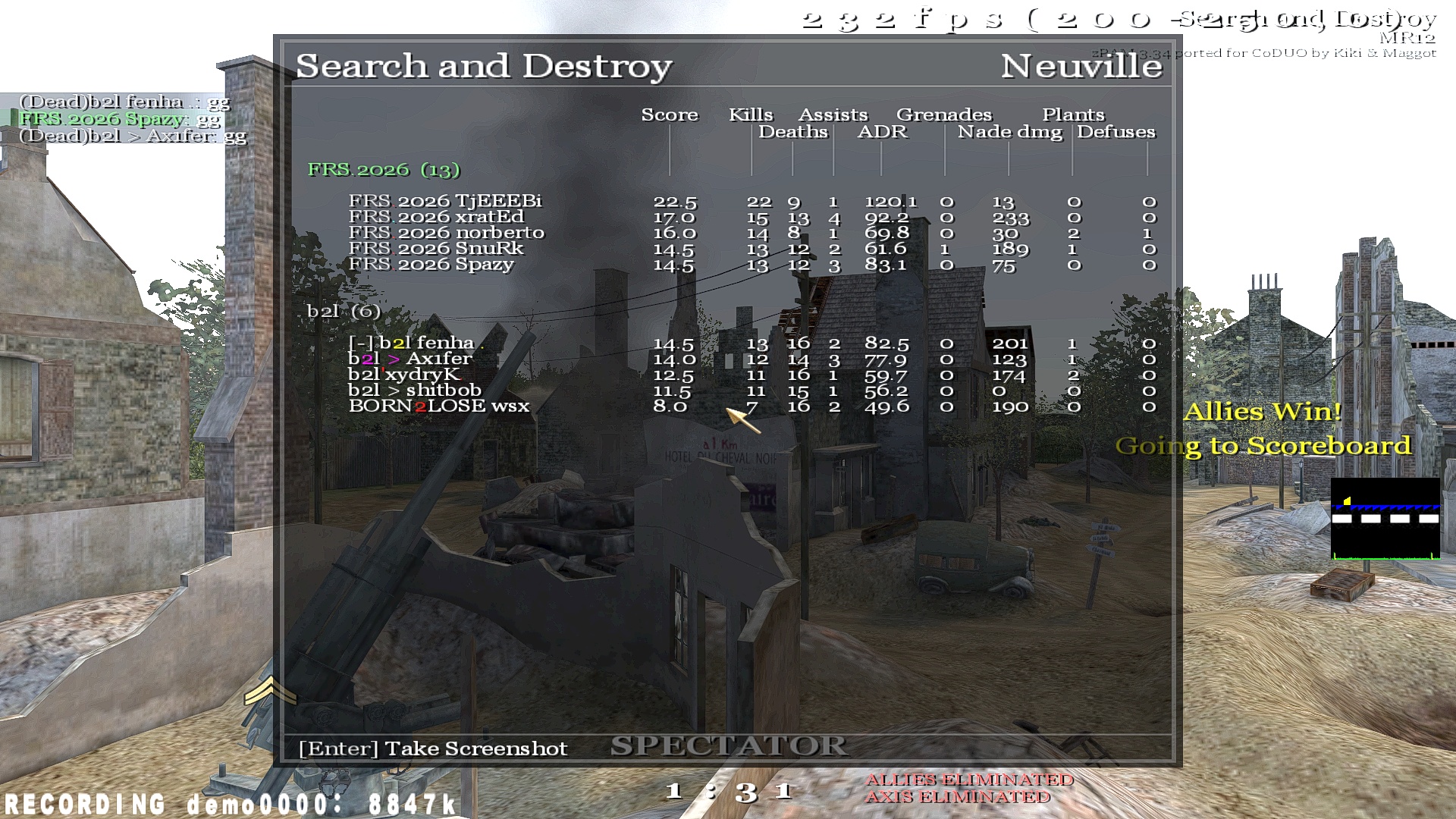Toggle the ALLIES ELIMINATED status text
Viewport: 1456px width, 819px height.
click(x=969, y=779)
